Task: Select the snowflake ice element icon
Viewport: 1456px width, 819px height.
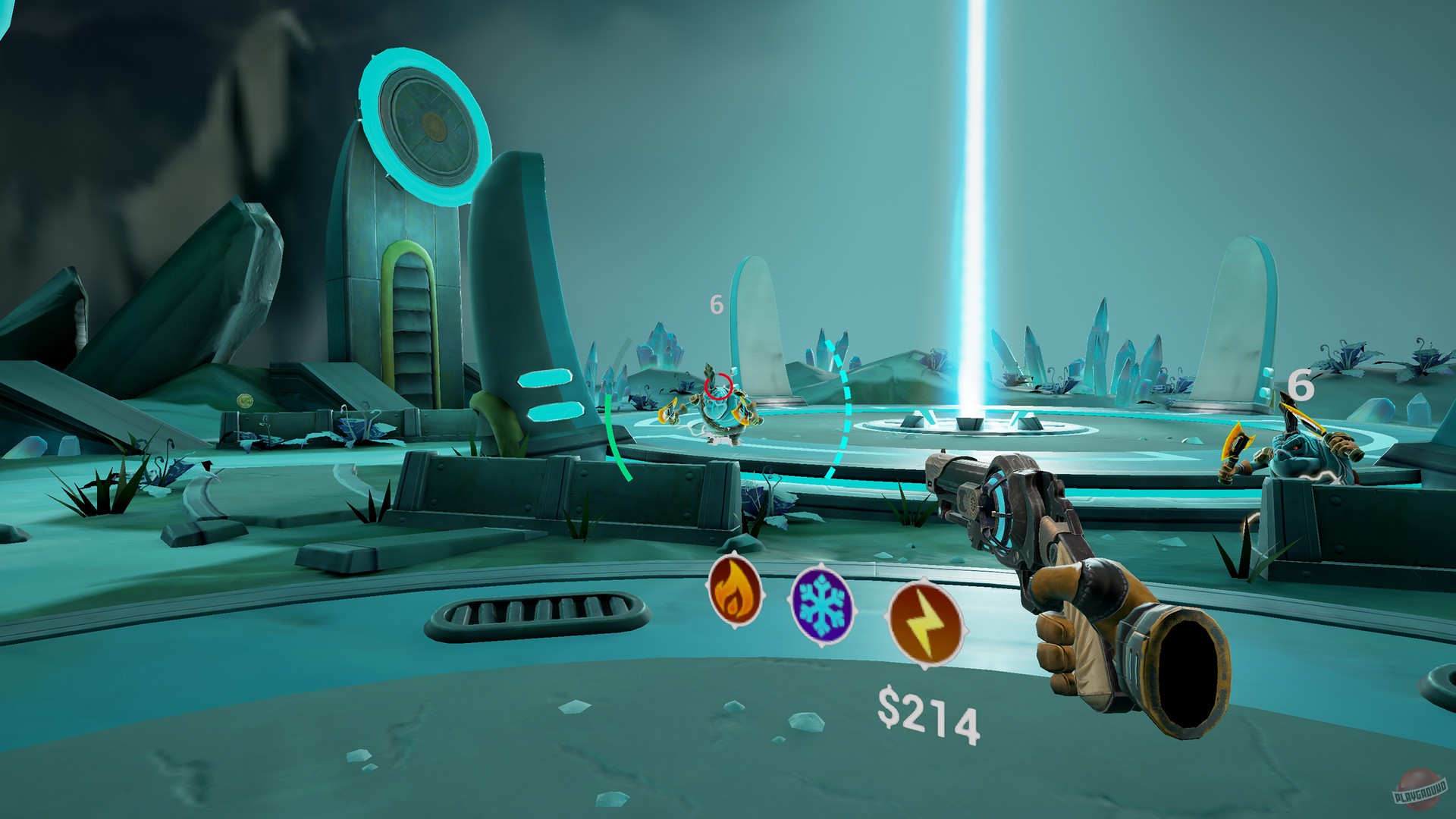Action: tap(821, 607)
